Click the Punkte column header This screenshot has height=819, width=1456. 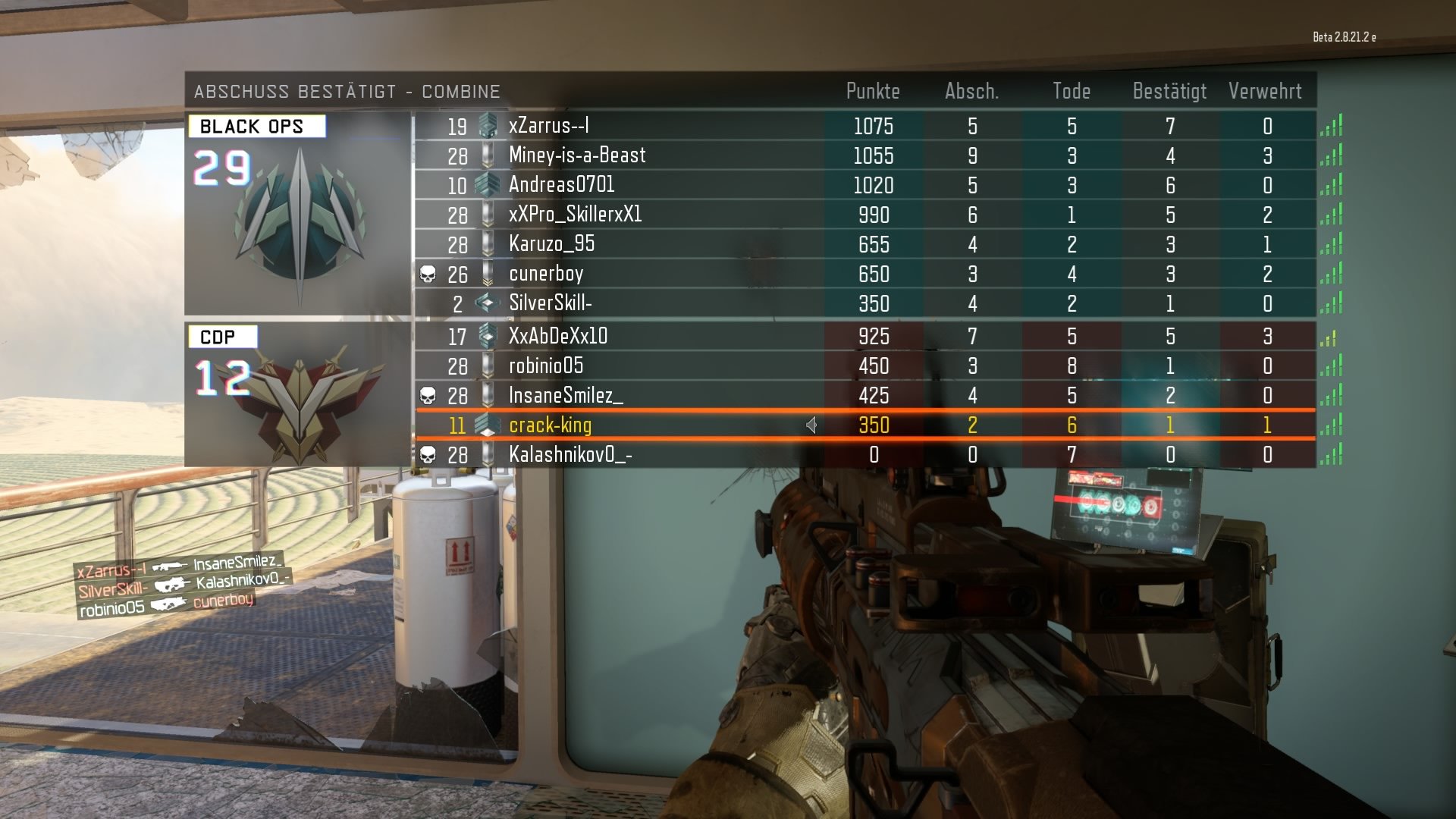coord(874,91)
